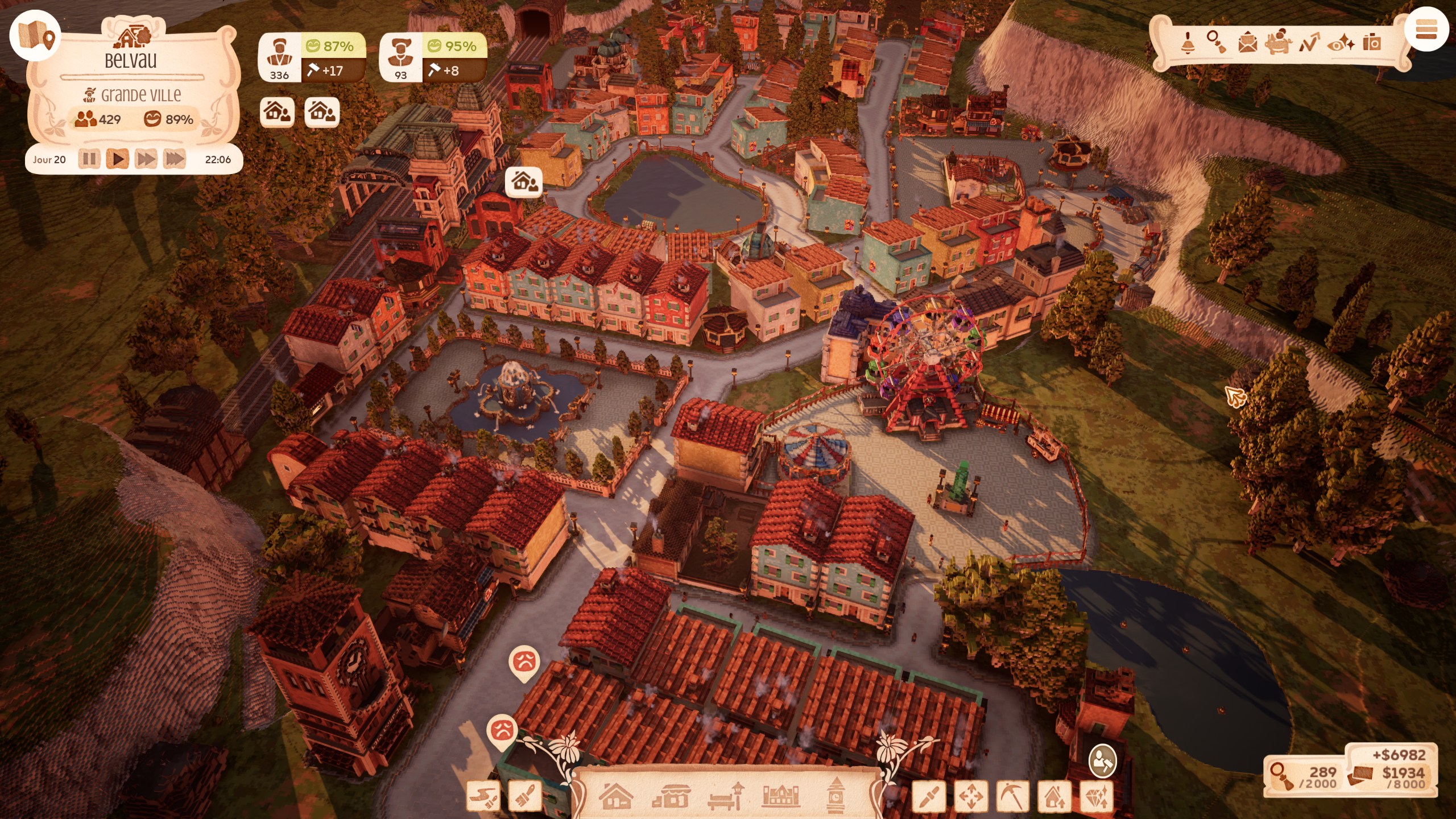Select the four-arrow move tool
The image size is (1456, 819).
point(971,796)
